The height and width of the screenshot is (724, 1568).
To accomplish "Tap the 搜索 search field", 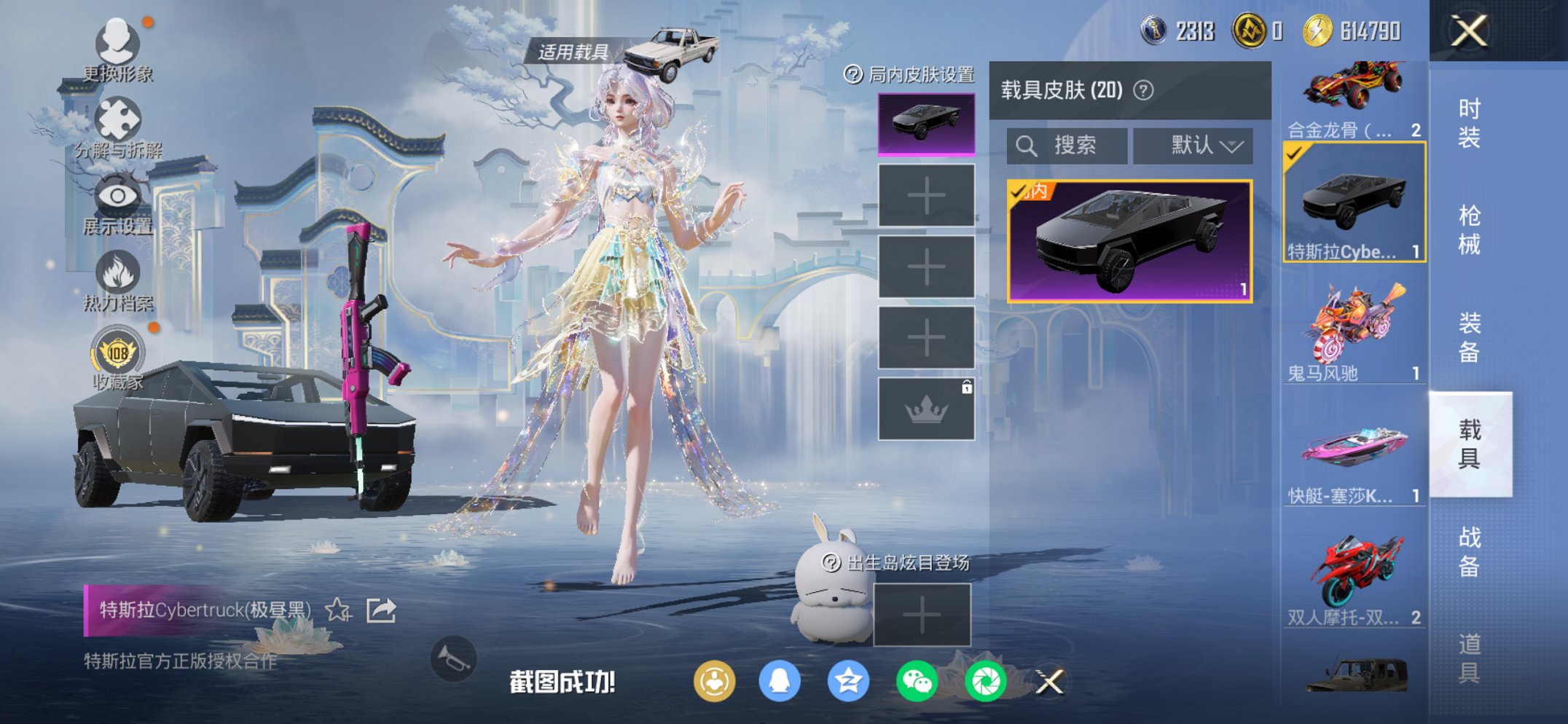I will pyautogui.click(x=1069, y=145).
